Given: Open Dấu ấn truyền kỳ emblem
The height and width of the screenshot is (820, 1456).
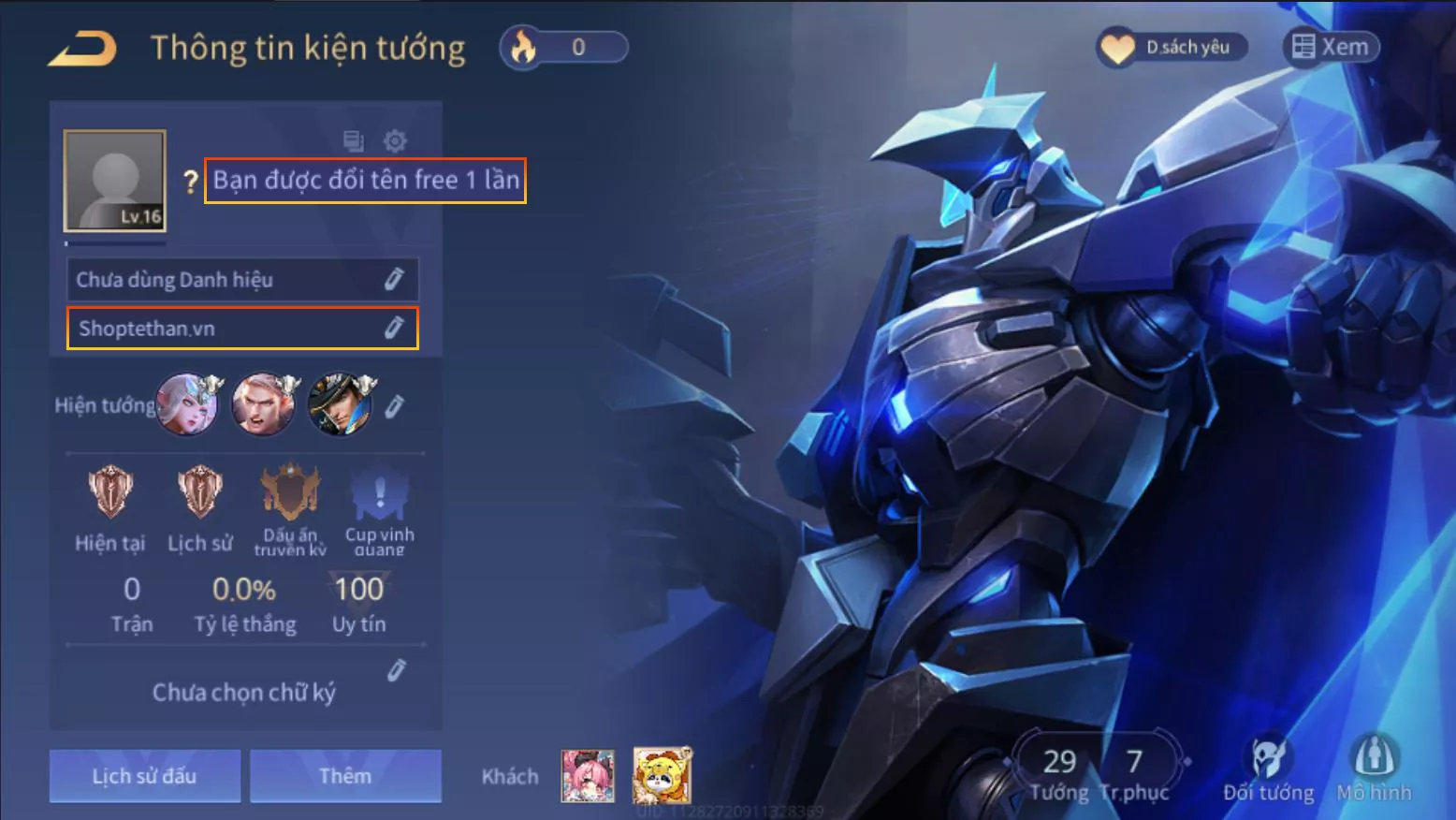Looking at the screenshot, I should (x=290, y=492).
